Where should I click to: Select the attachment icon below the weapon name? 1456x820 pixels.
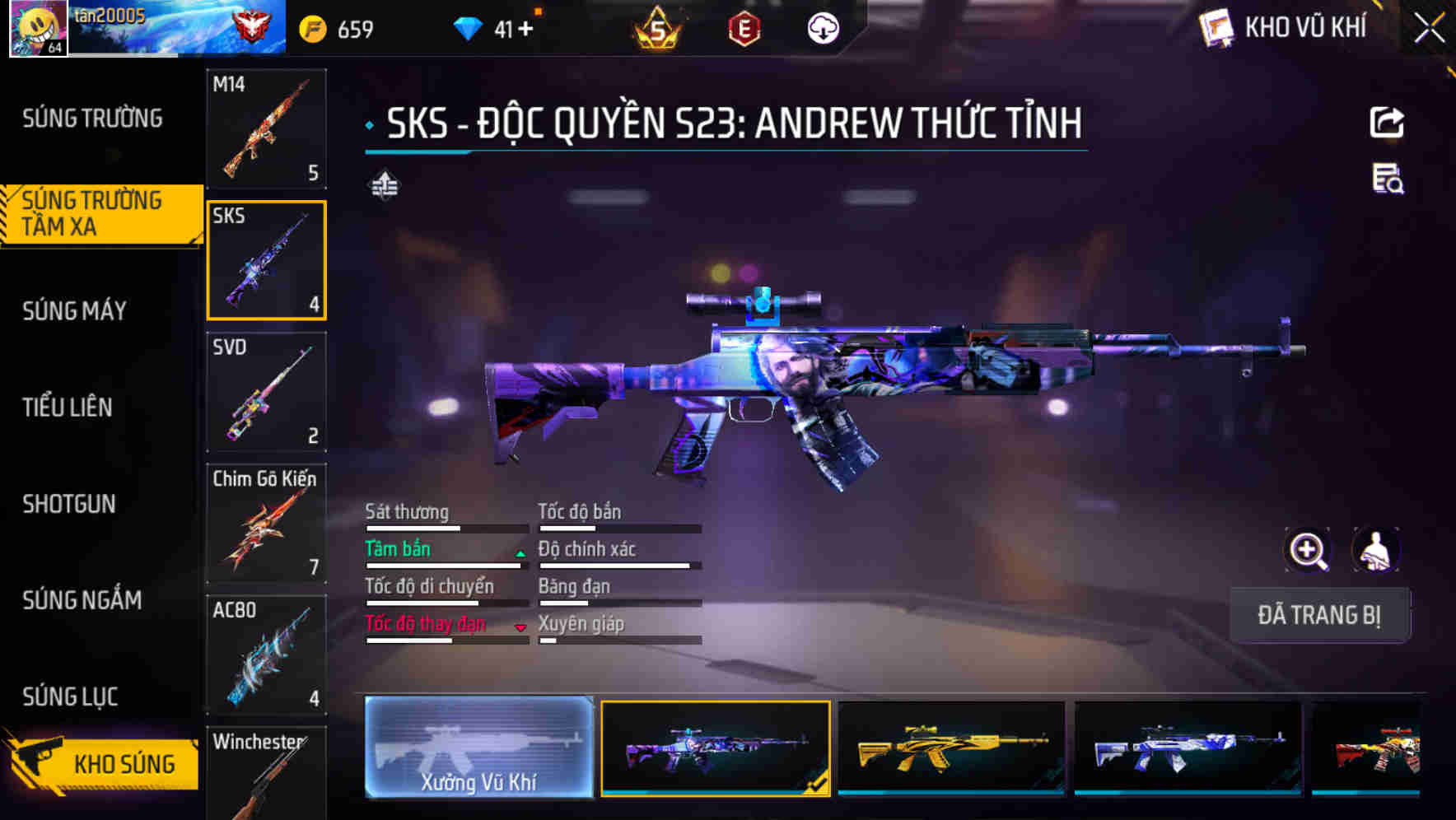point(384,185)
